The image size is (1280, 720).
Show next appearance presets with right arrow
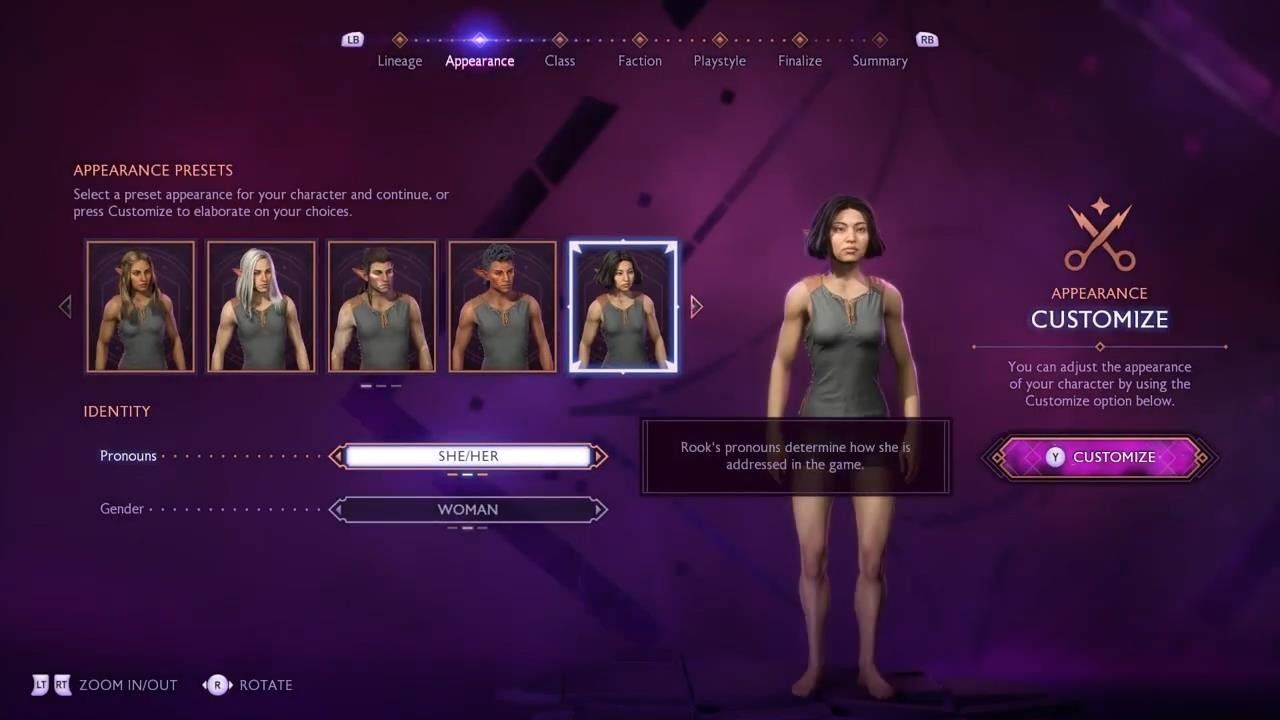697,306
